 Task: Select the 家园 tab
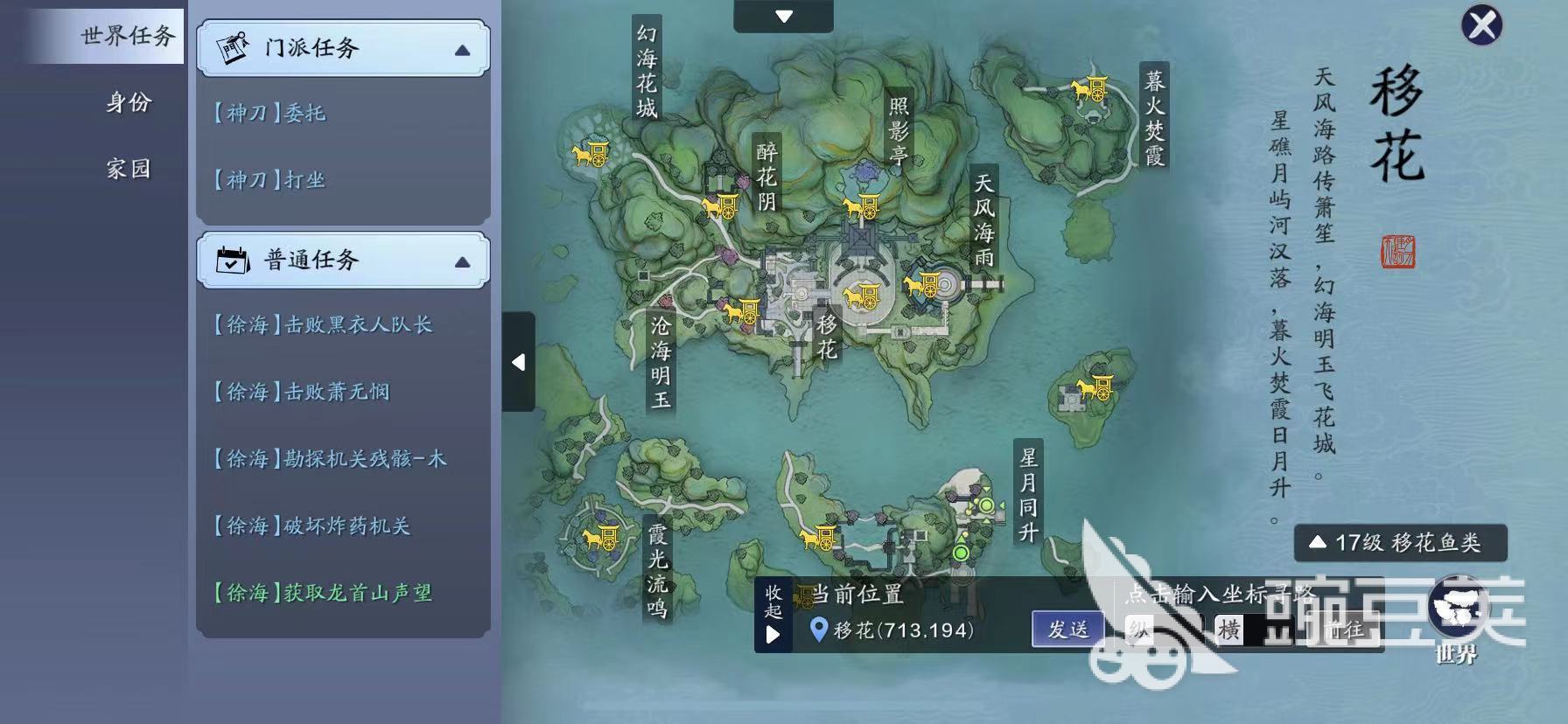tap(128, 168)
